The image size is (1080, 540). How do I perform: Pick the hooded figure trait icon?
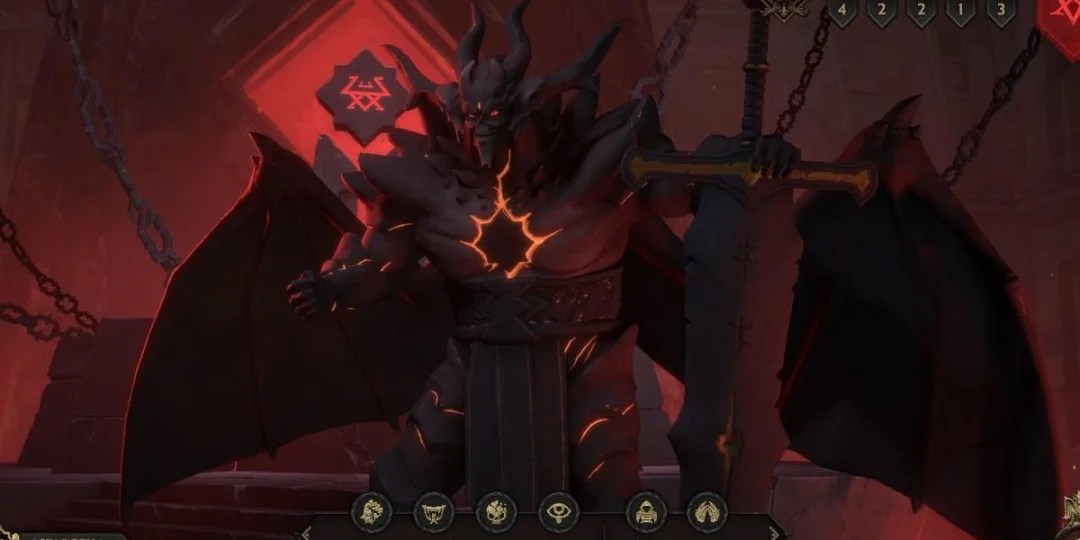(646, 512)
